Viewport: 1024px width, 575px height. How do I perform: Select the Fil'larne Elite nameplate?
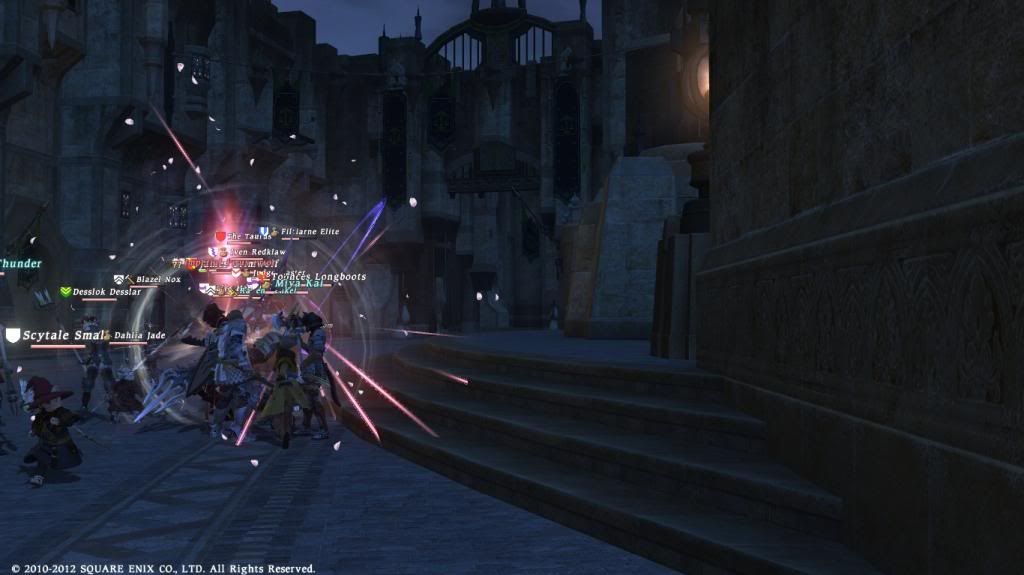pyautogui.click(x=309, y=232)
